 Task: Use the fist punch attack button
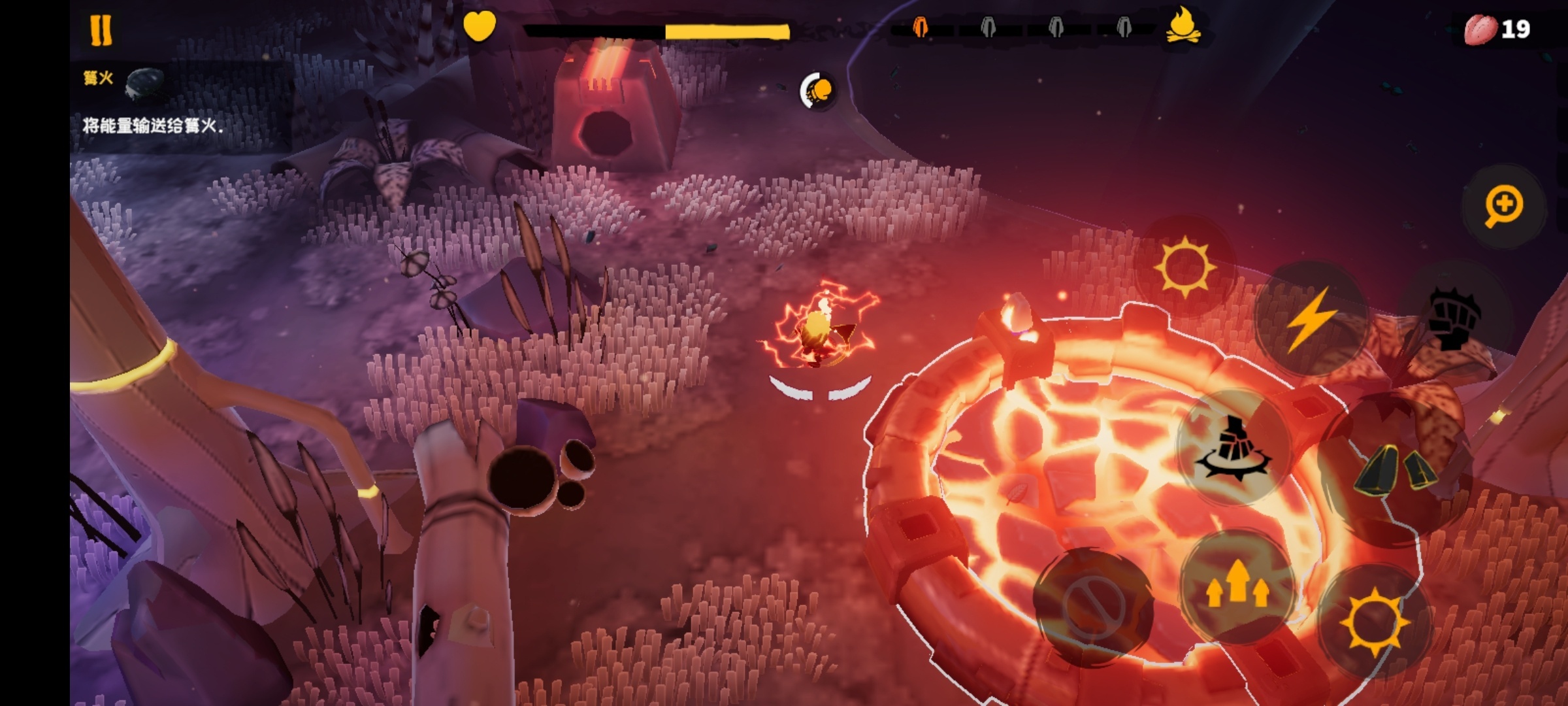(1454, 318)
